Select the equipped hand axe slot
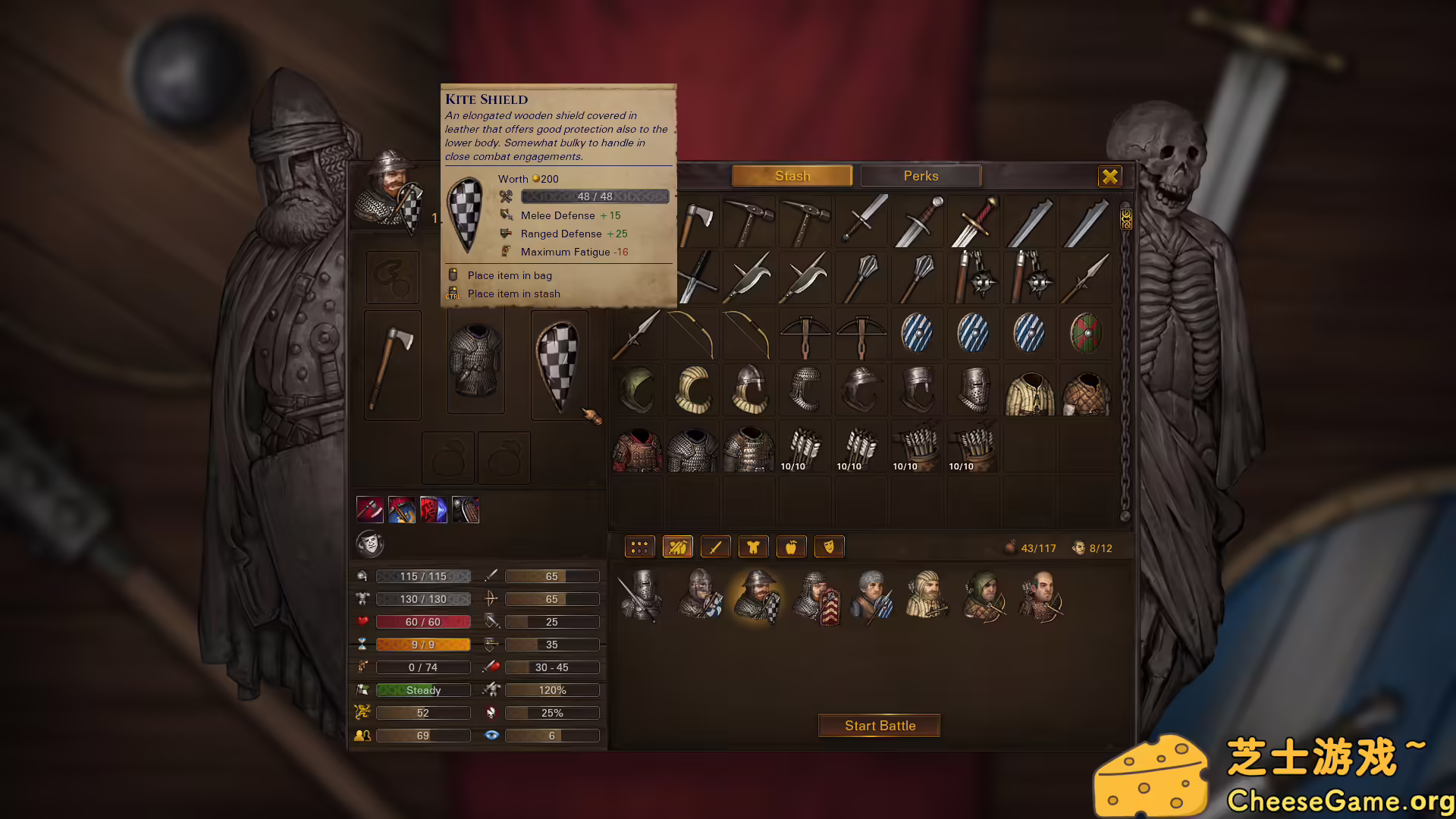The height and width of the screenshot is (819, 1456). pos(392,366)
